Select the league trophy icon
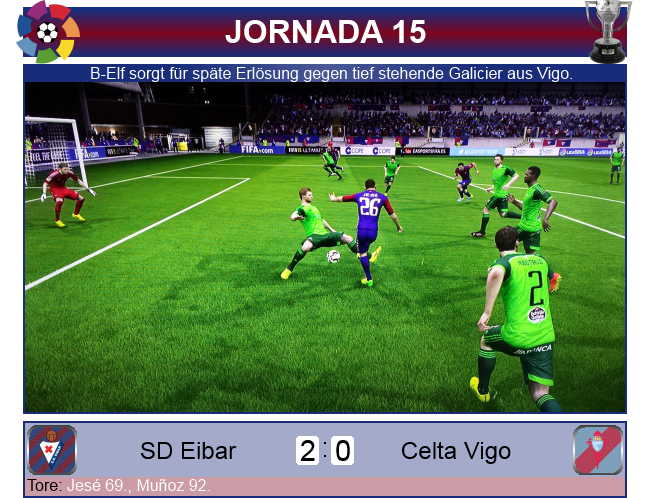 pos(608,30)
